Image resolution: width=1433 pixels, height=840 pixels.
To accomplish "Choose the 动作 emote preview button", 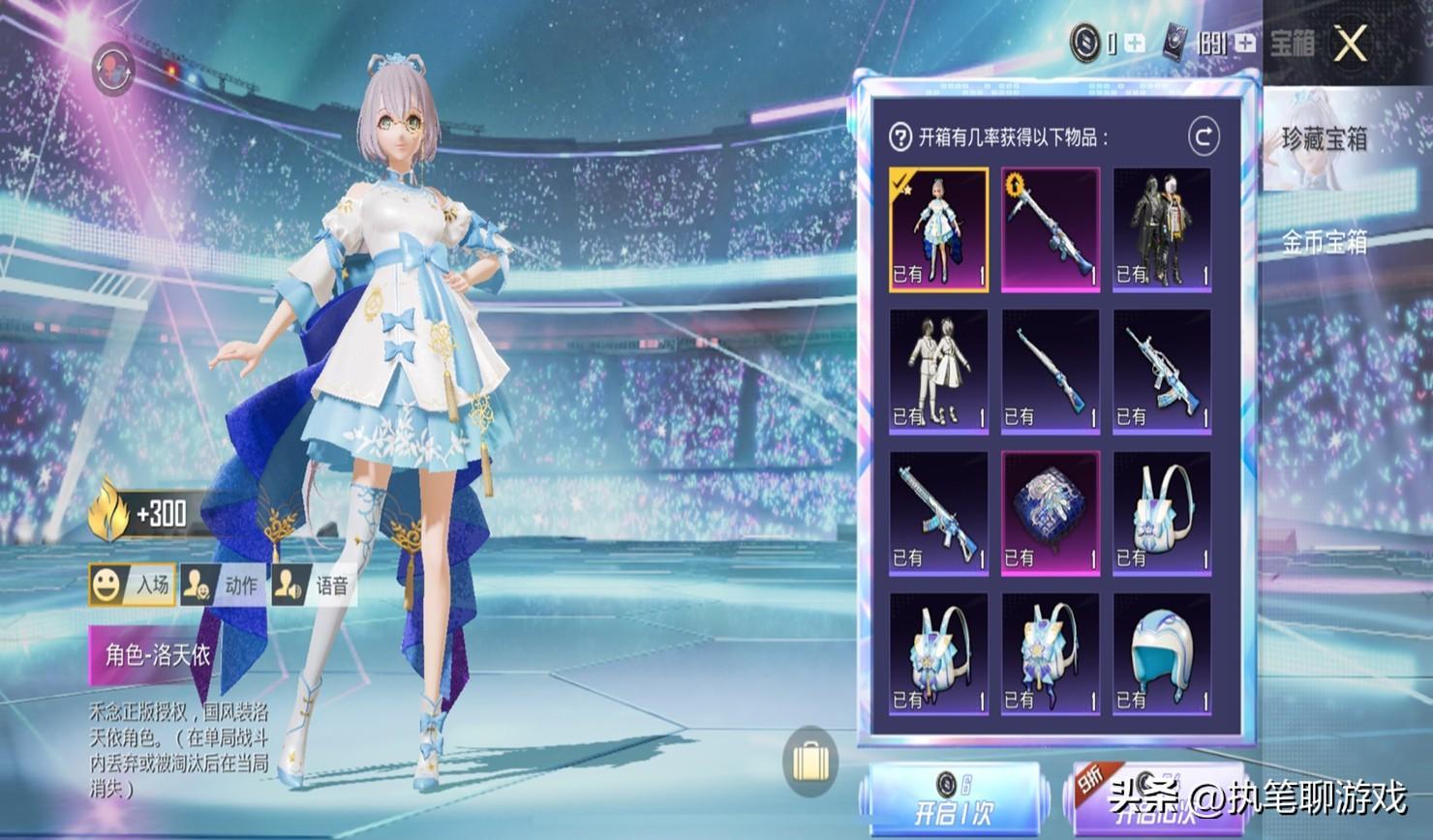I will click(x=222, y=585).
